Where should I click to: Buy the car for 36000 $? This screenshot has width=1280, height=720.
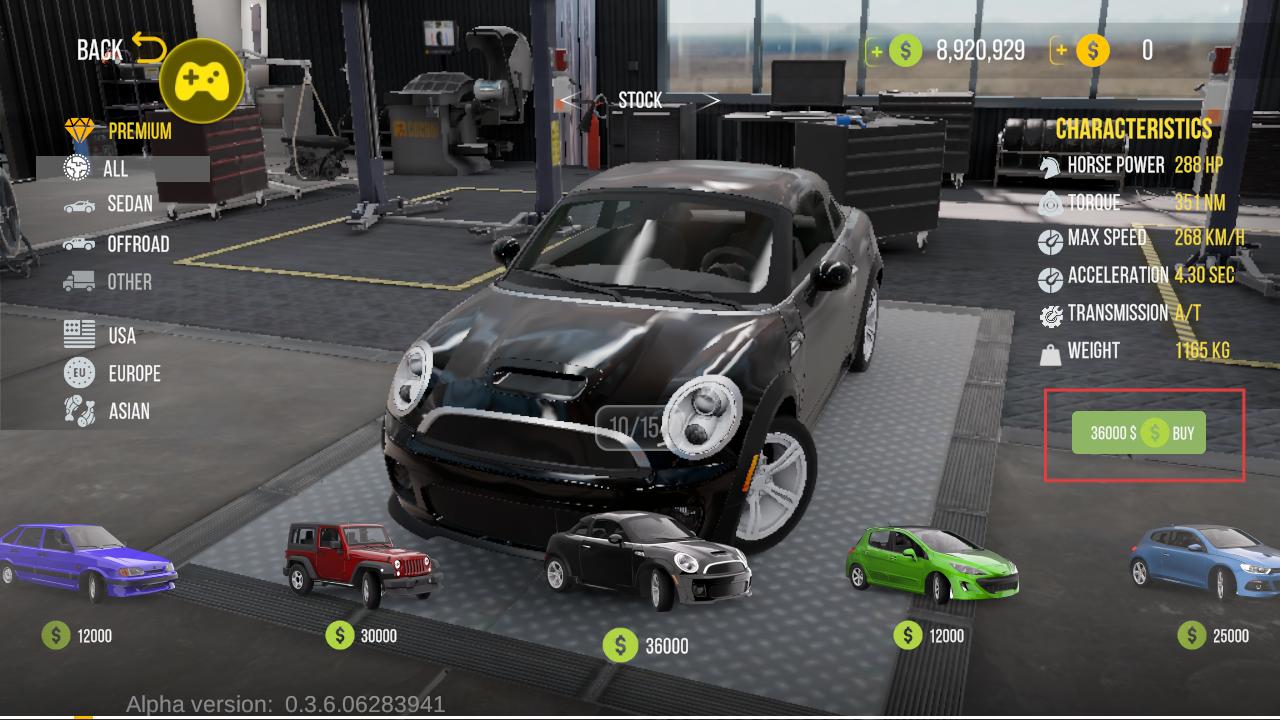[1139, 433]
